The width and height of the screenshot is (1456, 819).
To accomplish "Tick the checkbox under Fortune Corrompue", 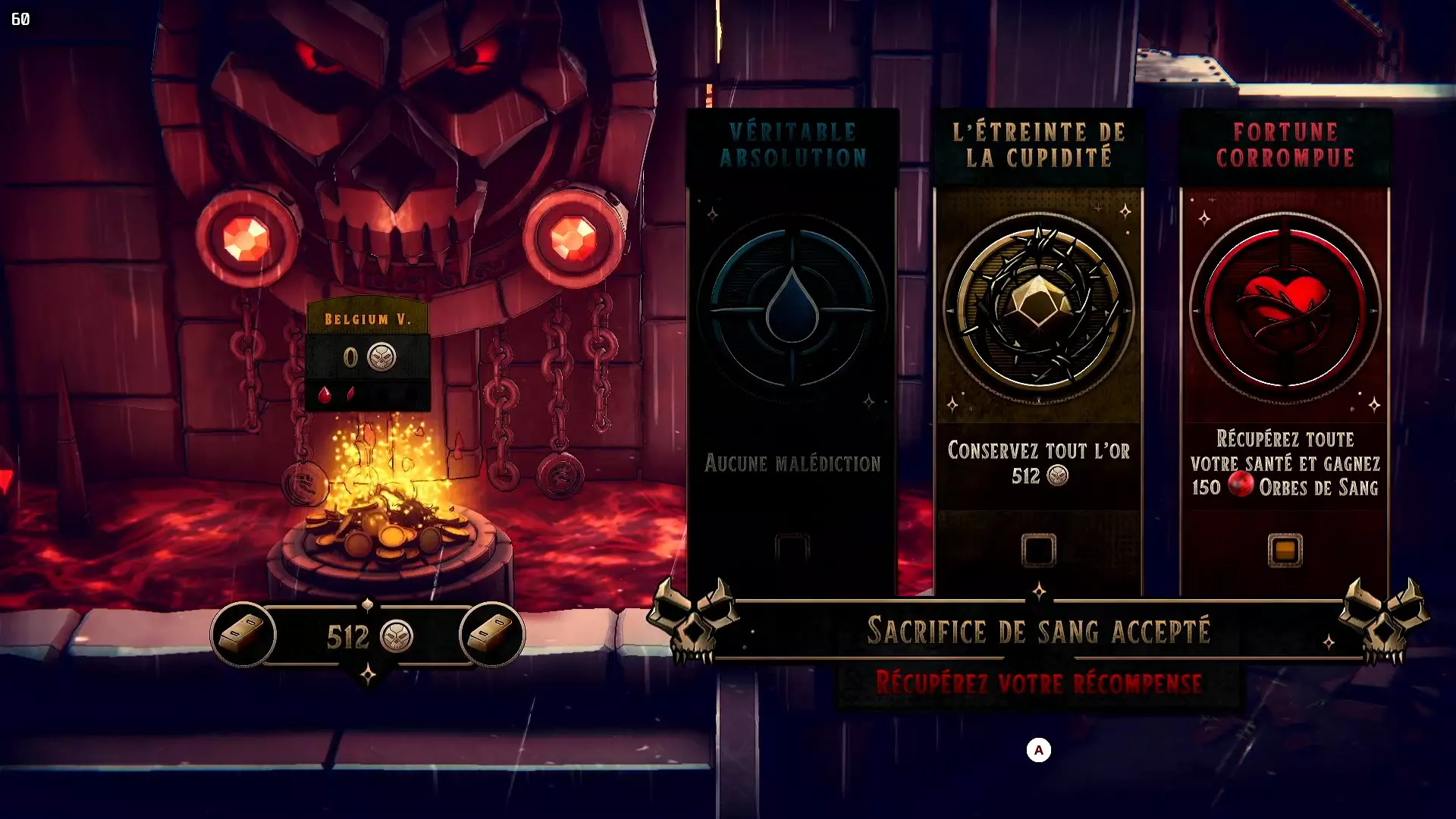I will [x=1285, y=551].
